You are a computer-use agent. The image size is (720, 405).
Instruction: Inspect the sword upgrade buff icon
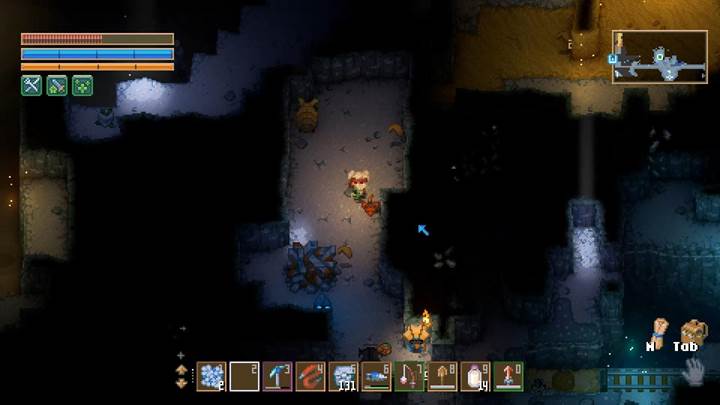[x=57, y=86]
